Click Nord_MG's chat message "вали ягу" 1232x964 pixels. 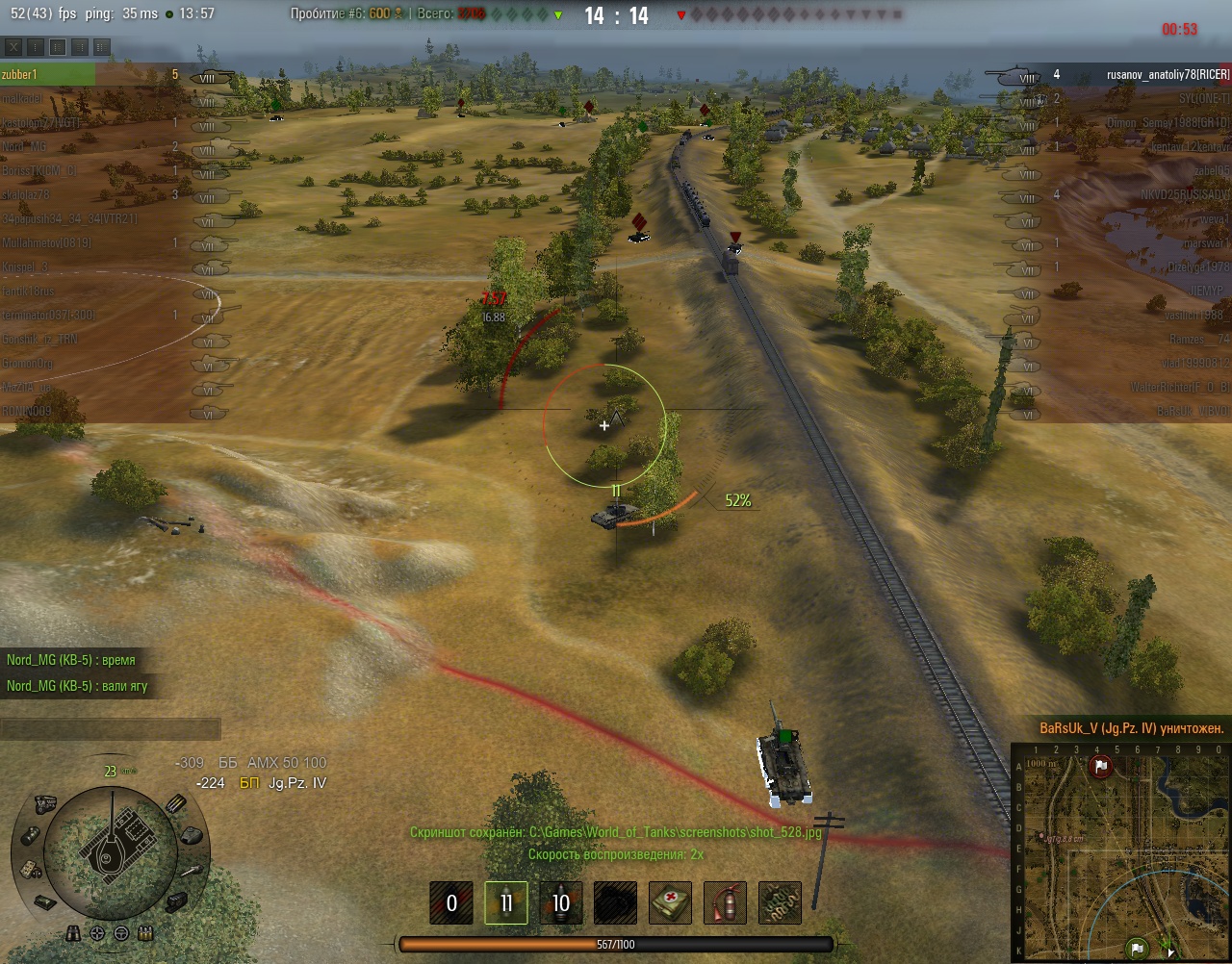click(x=77, y=686)
